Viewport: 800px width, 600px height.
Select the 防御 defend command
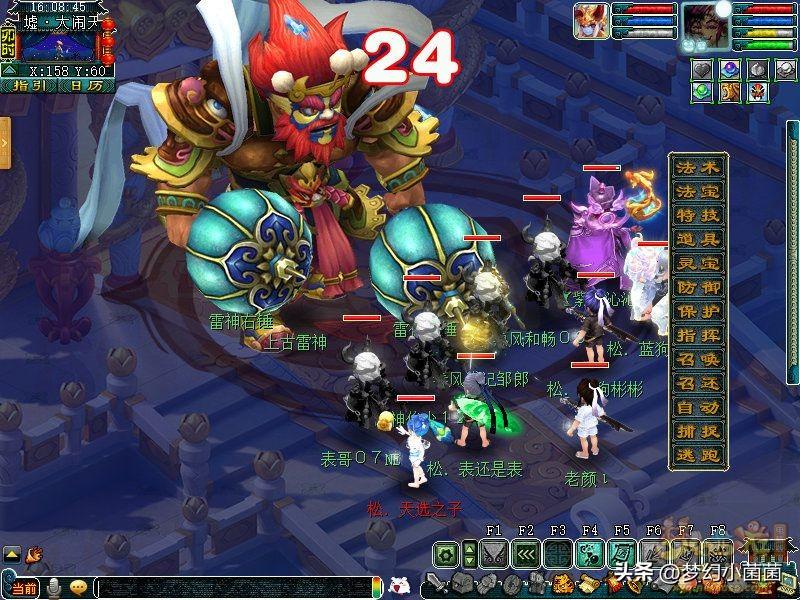pyautogui.click(x=697, y=288)
